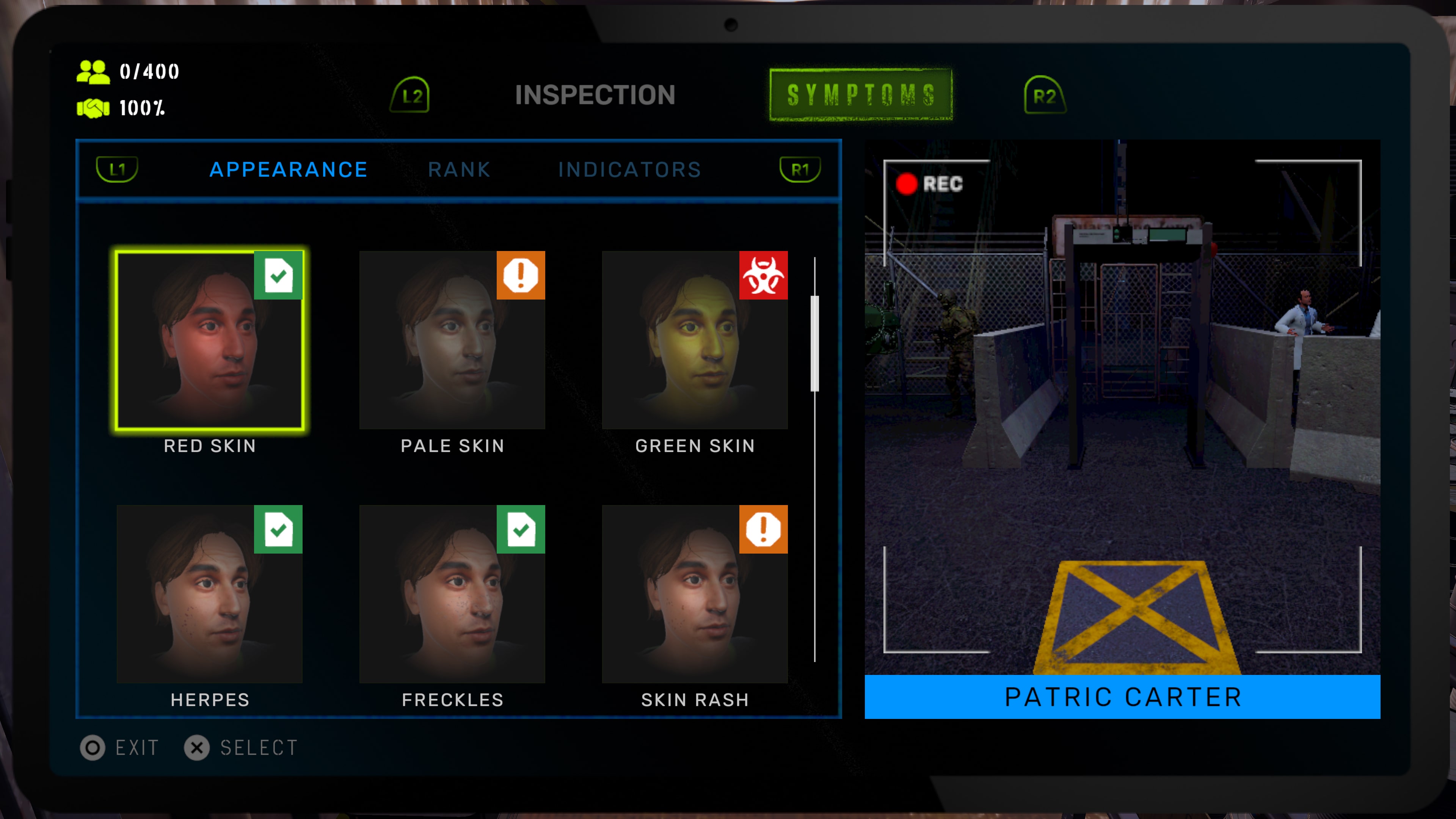
Task: Click the warning icon on Pale Skin
Action: (x=521, y=275)
